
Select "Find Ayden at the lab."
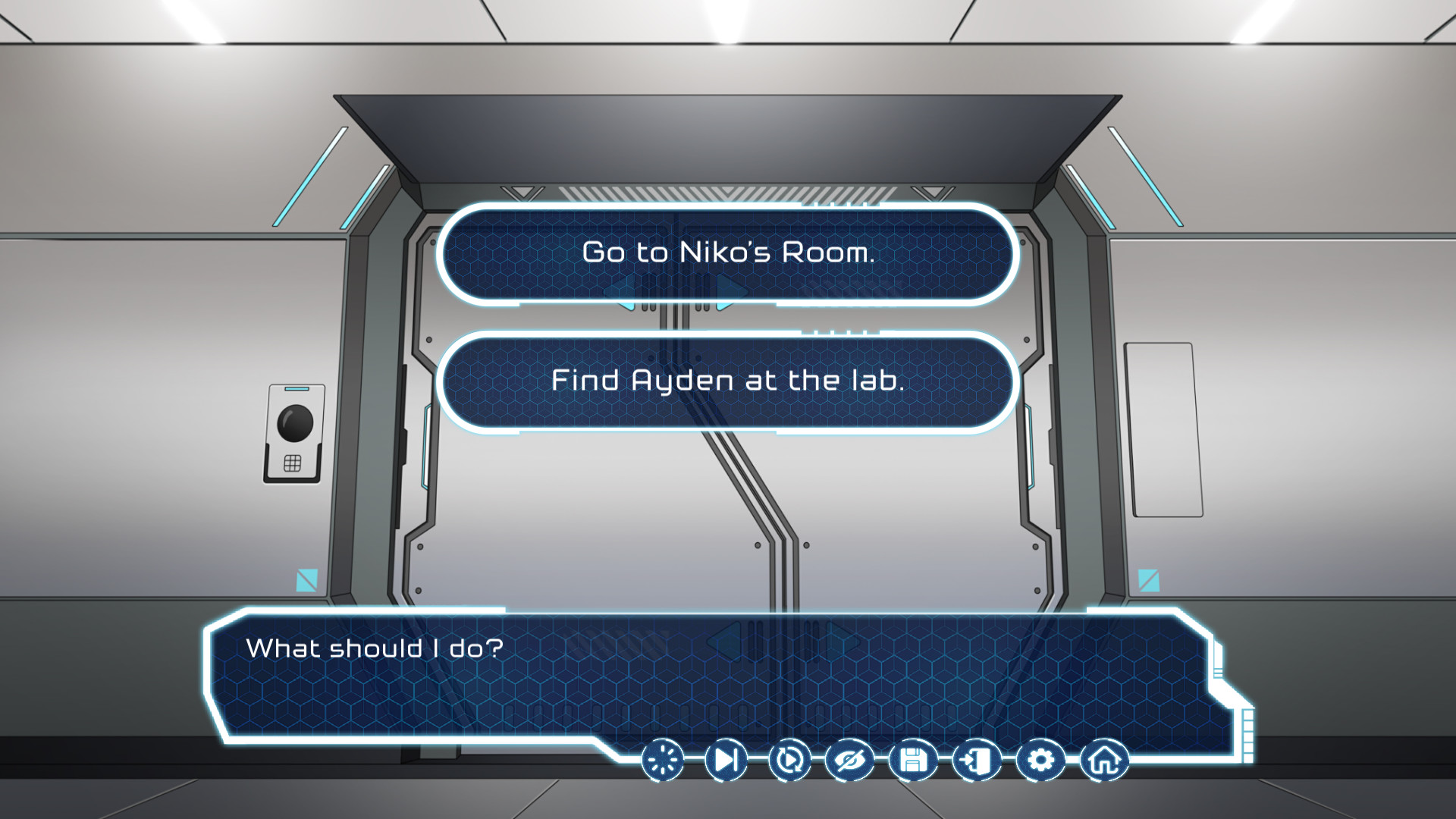(726, 381)
